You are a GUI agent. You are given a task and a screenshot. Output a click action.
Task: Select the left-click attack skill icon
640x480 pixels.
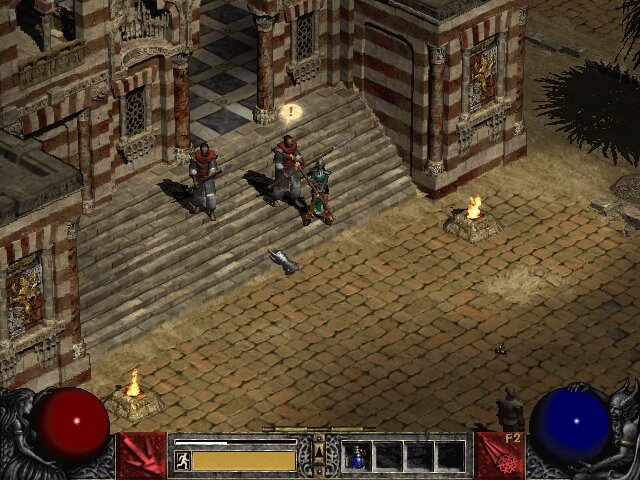(x=141, y=455)
